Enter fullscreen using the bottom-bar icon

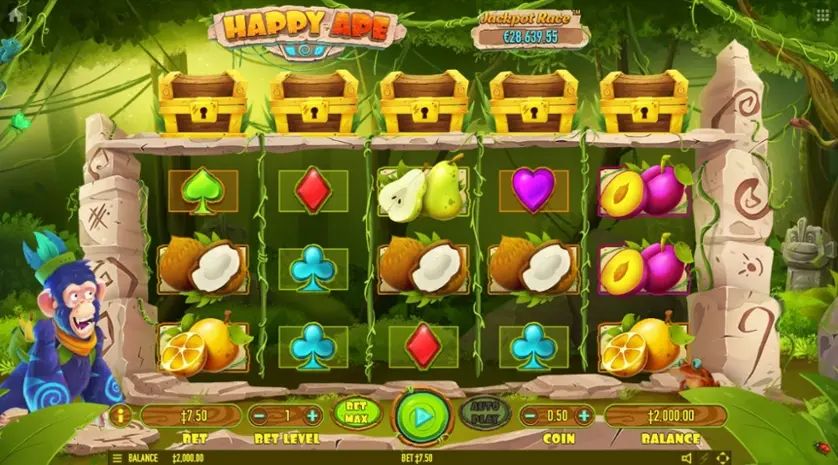tap(723, 458)
